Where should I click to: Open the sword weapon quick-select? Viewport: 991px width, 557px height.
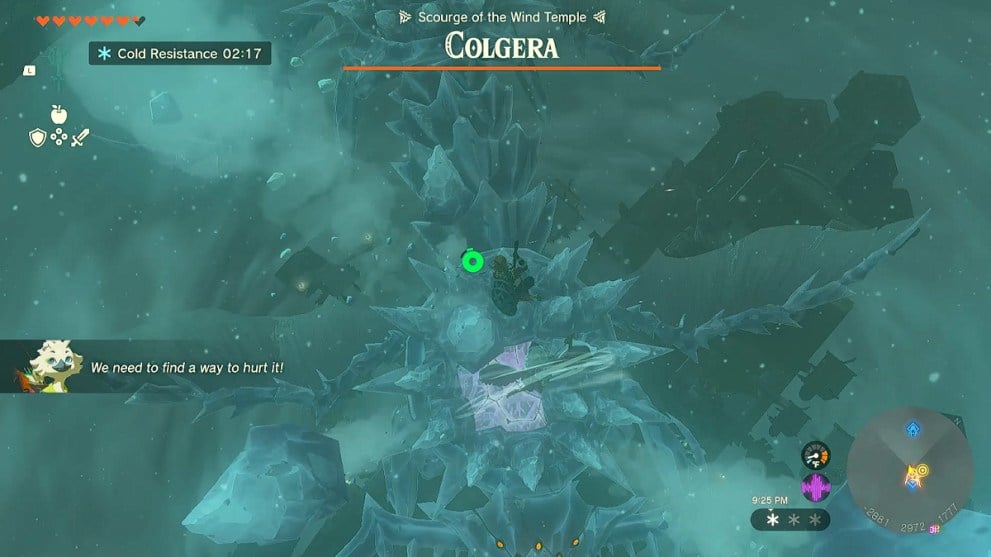80,137
